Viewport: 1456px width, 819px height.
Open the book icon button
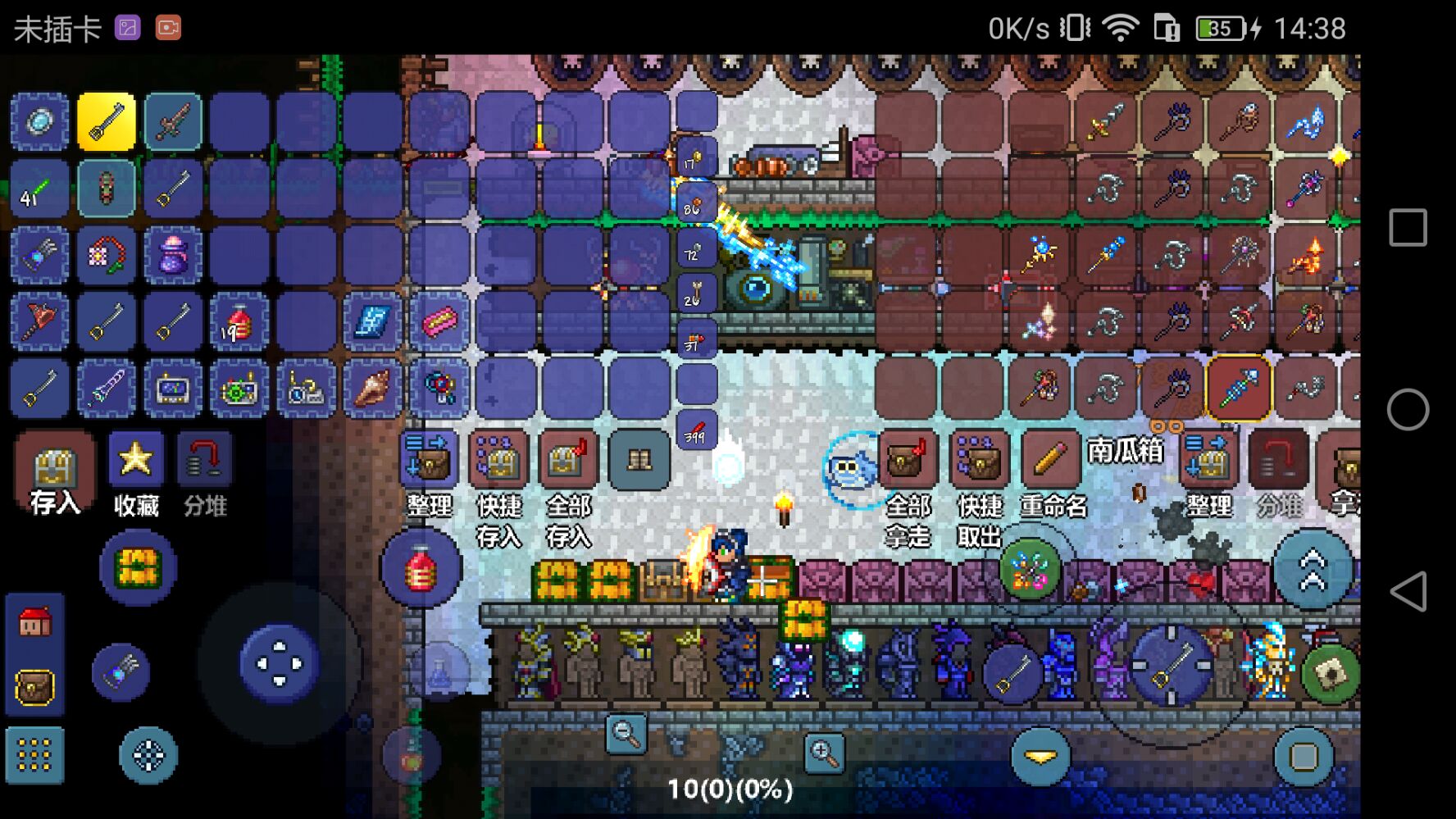[639, 461]
